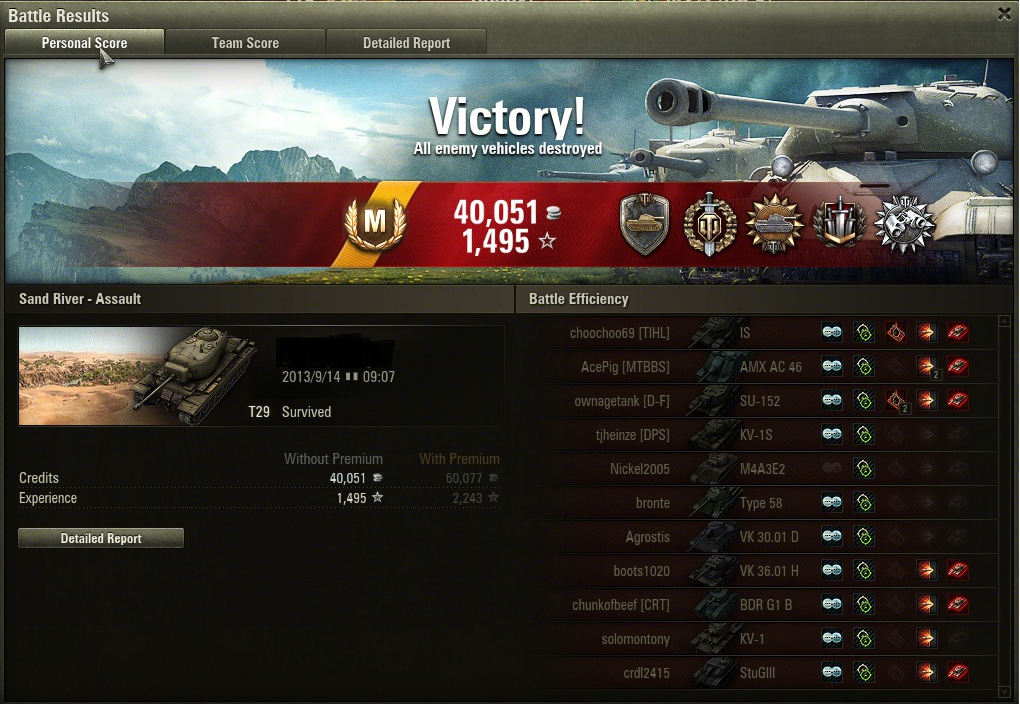1020x705 pixels.
Task: Pick the chunkofbeef BDR G1 B row
Action: pos(760,605)
